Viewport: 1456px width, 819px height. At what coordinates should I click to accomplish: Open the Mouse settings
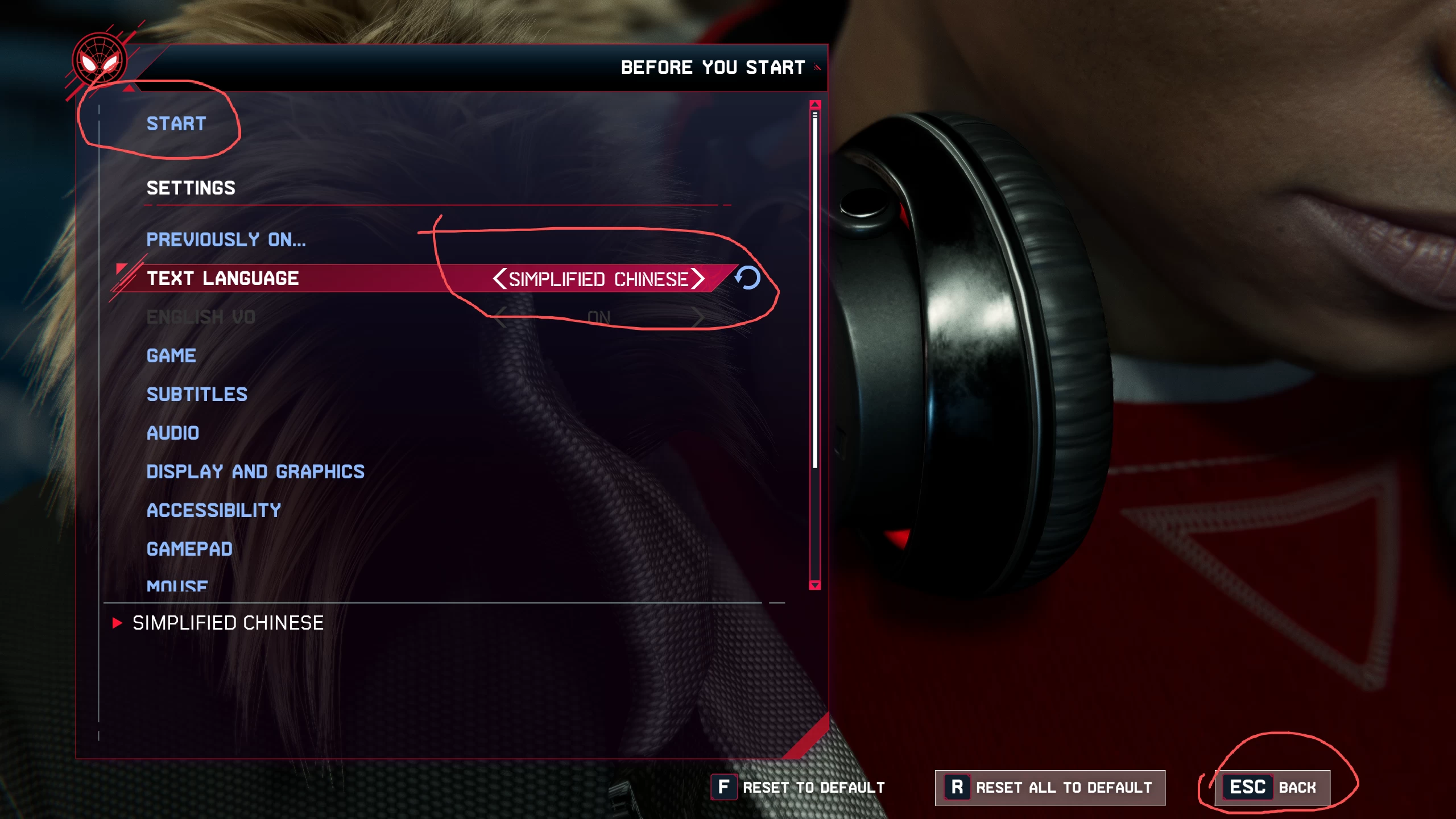[177, 585]
